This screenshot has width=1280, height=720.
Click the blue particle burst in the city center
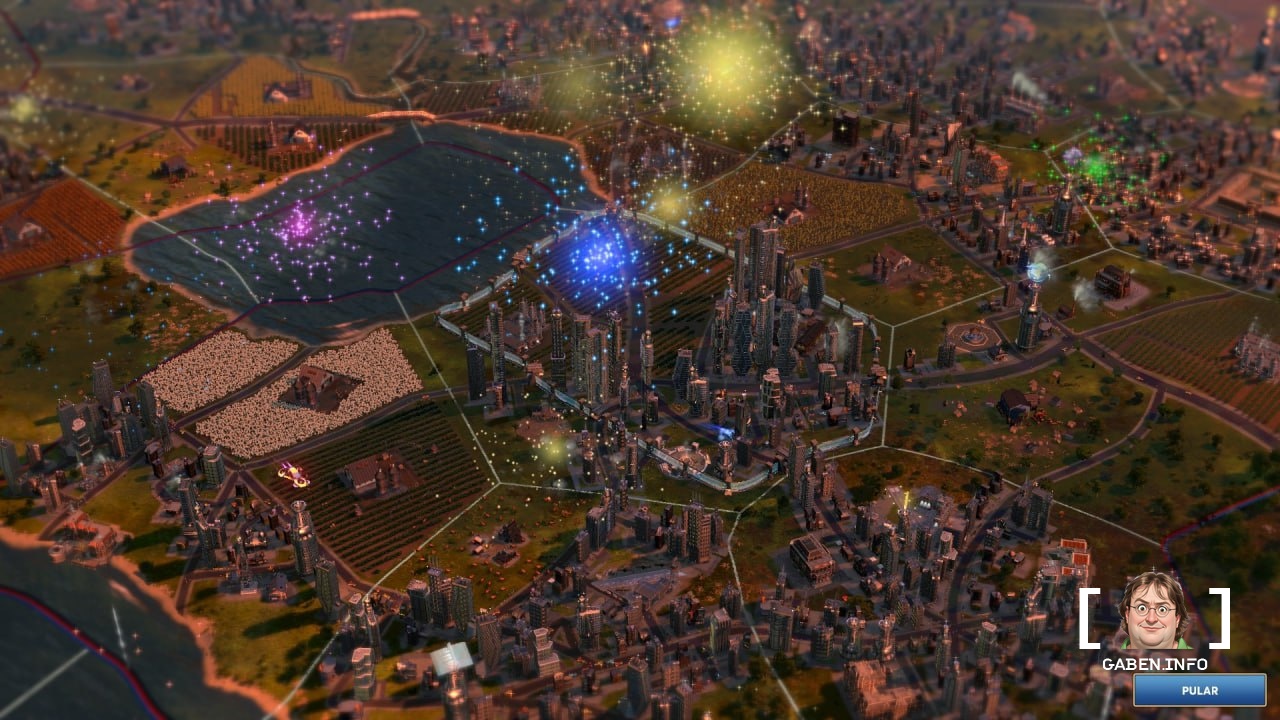(597, 254)
